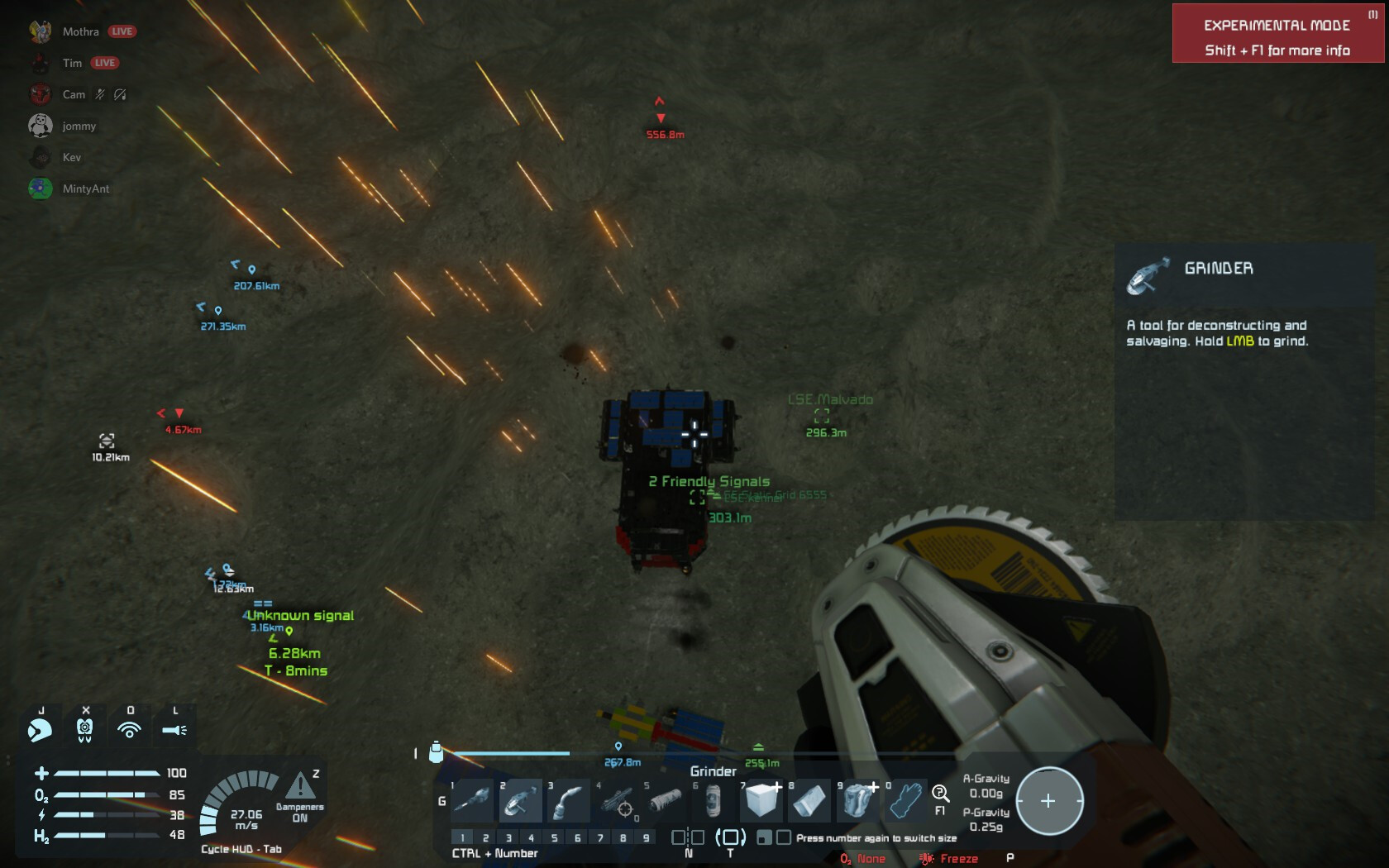Switch to toolbar page 7
The width and height of the screenshot is (1389, 868).
600,837
